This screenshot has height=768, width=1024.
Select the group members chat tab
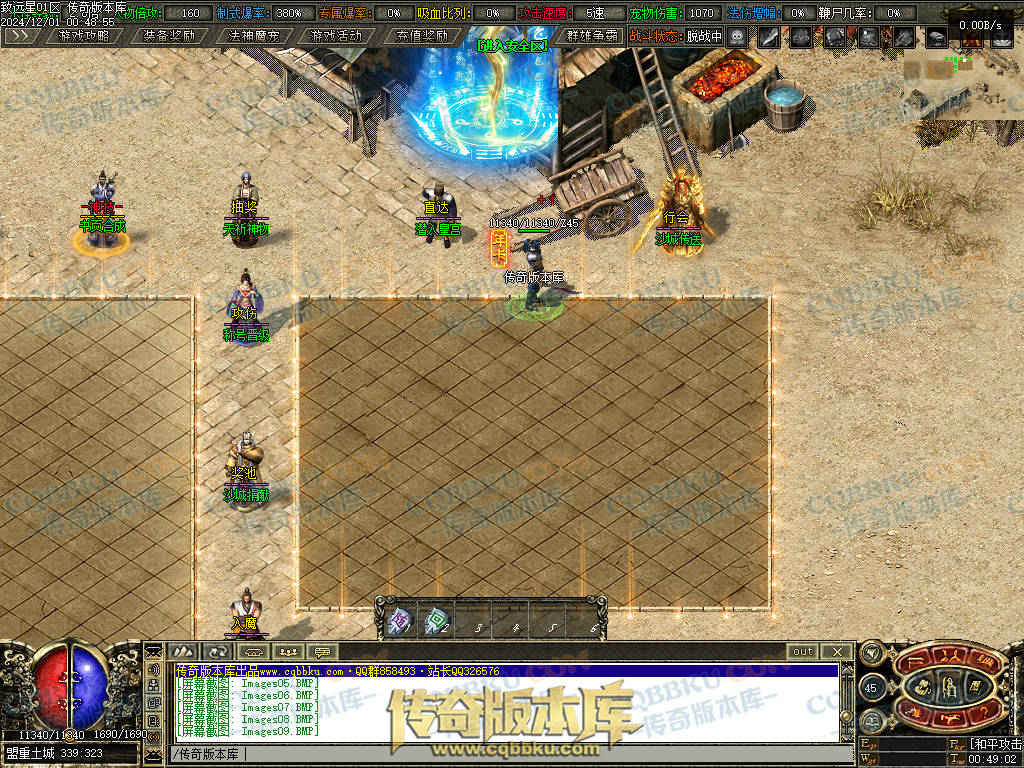coord(287,652)
